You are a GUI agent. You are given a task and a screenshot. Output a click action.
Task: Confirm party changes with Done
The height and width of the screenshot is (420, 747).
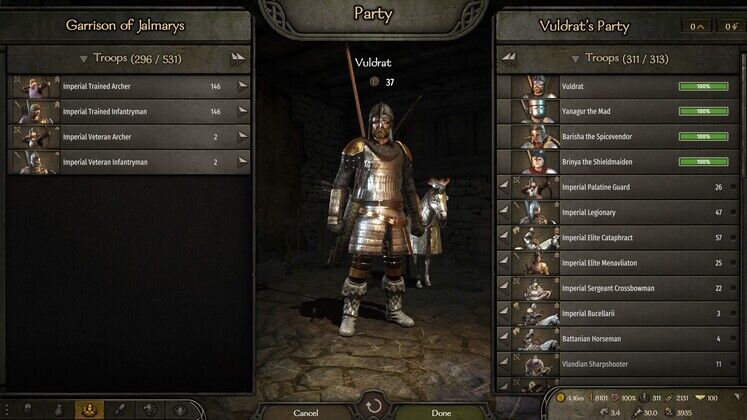pyautogui.click(x=441, y=411)
